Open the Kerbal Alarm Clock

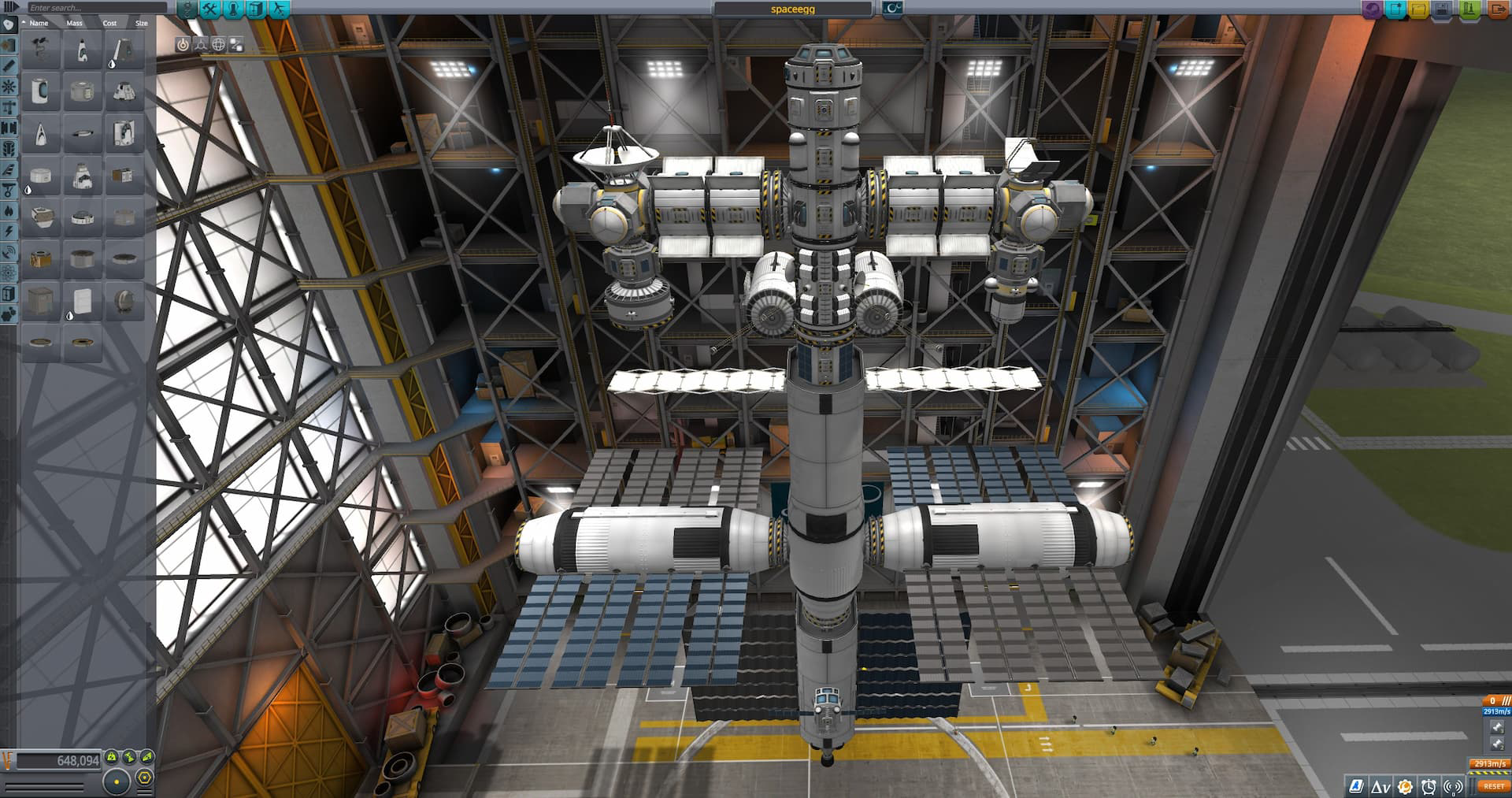[1431, 785]
